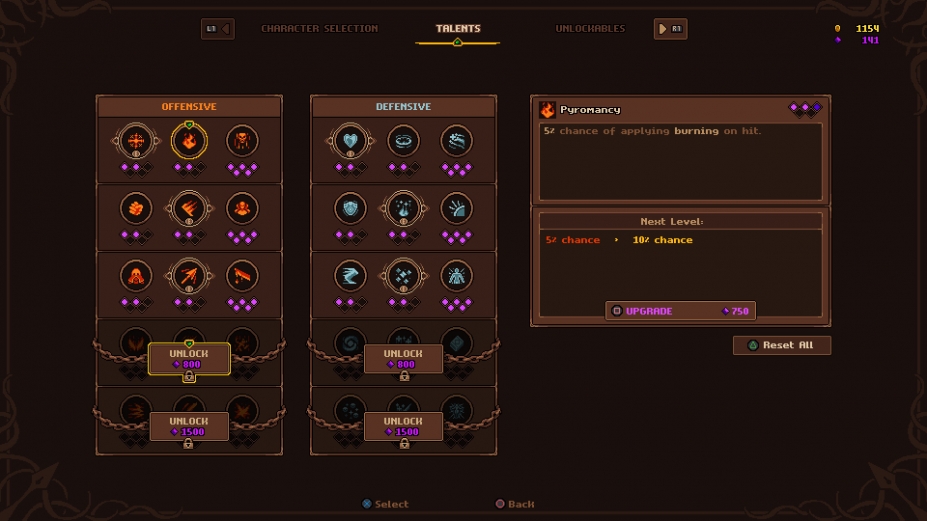Choose the orange hooded figure talent
Image resolution: width=927 pixels, height=521 pixels.
[x=135, y=277]
